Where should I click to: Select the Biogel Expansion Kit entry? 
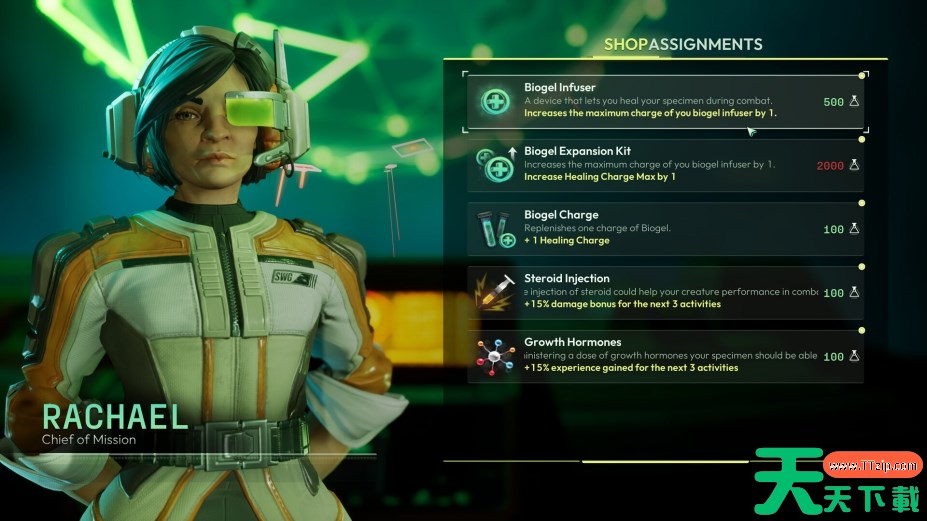pyautogui.click(x=665, y=165)
